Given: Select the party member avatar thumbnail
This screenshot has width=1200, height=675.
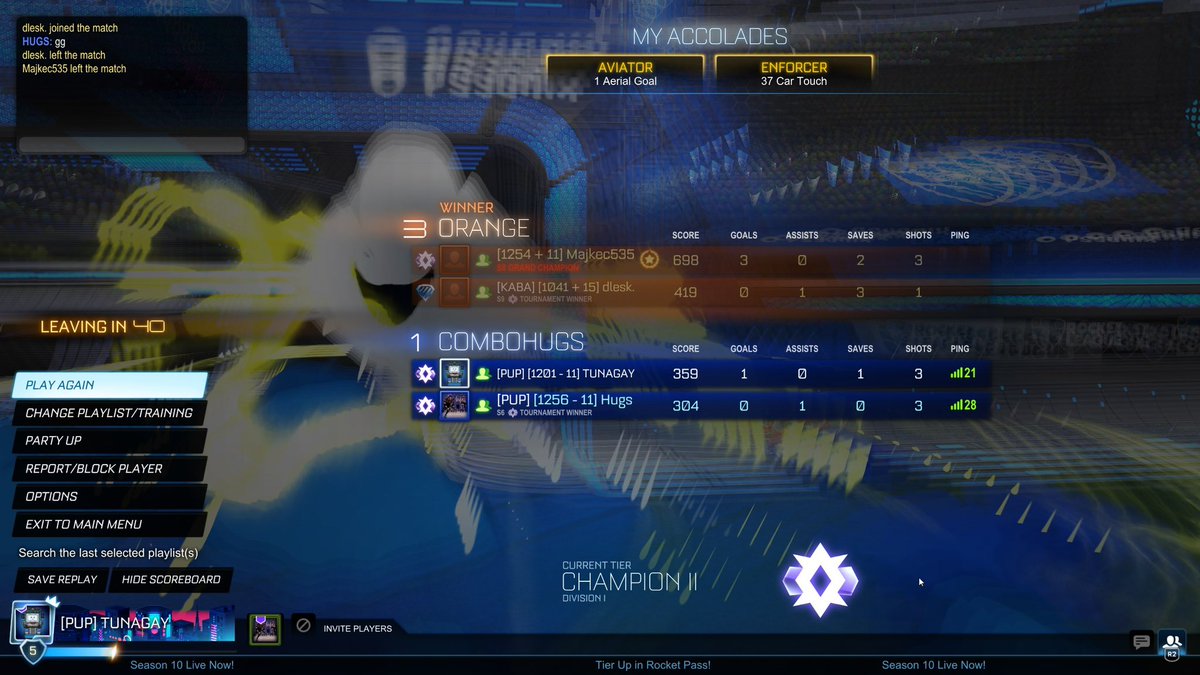Looking at the screenshot, I should pyautogui.click(x=265, y=629).
